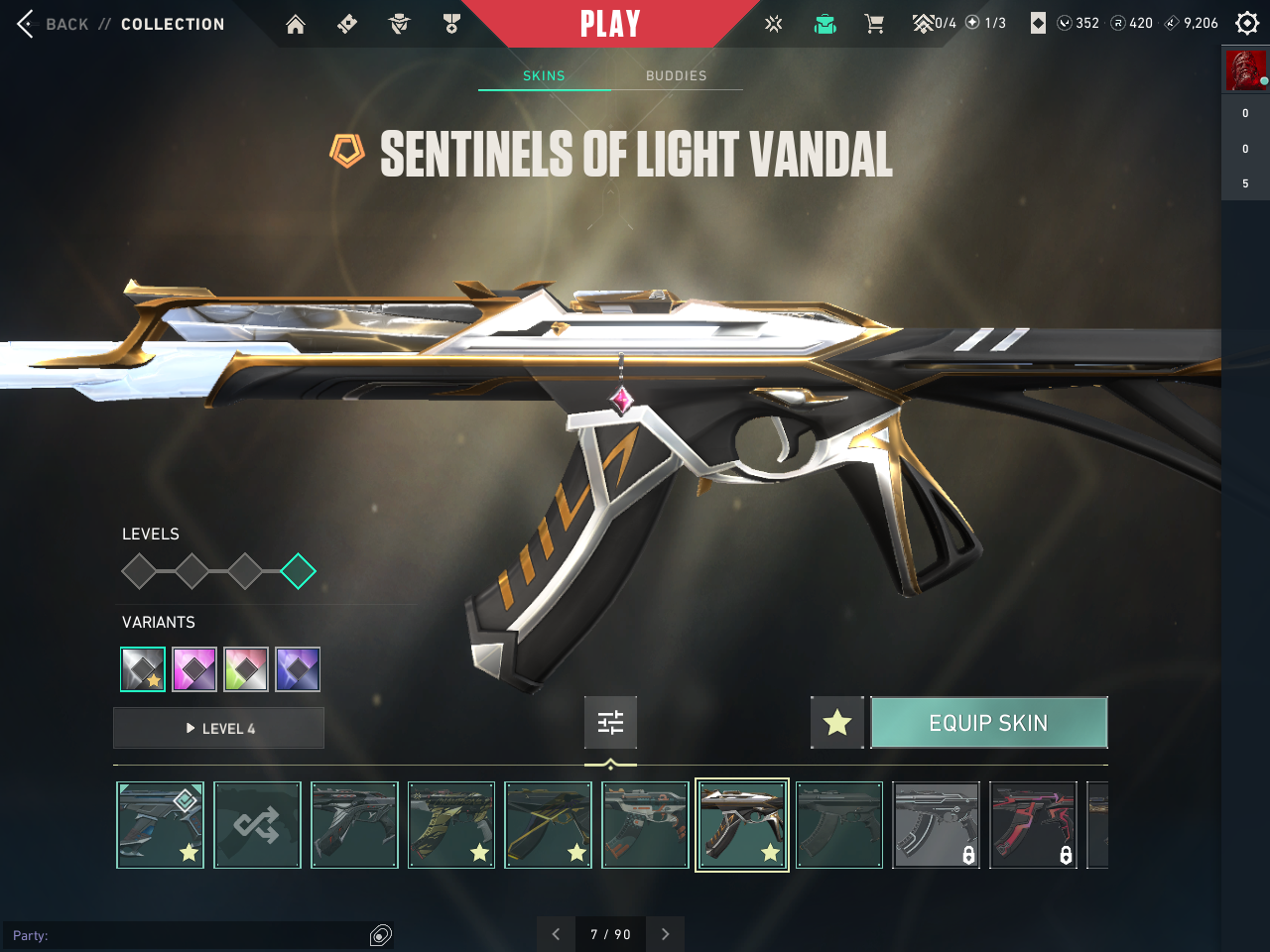
Task: Select the pink variant swatch
Action: pos(194,669)
